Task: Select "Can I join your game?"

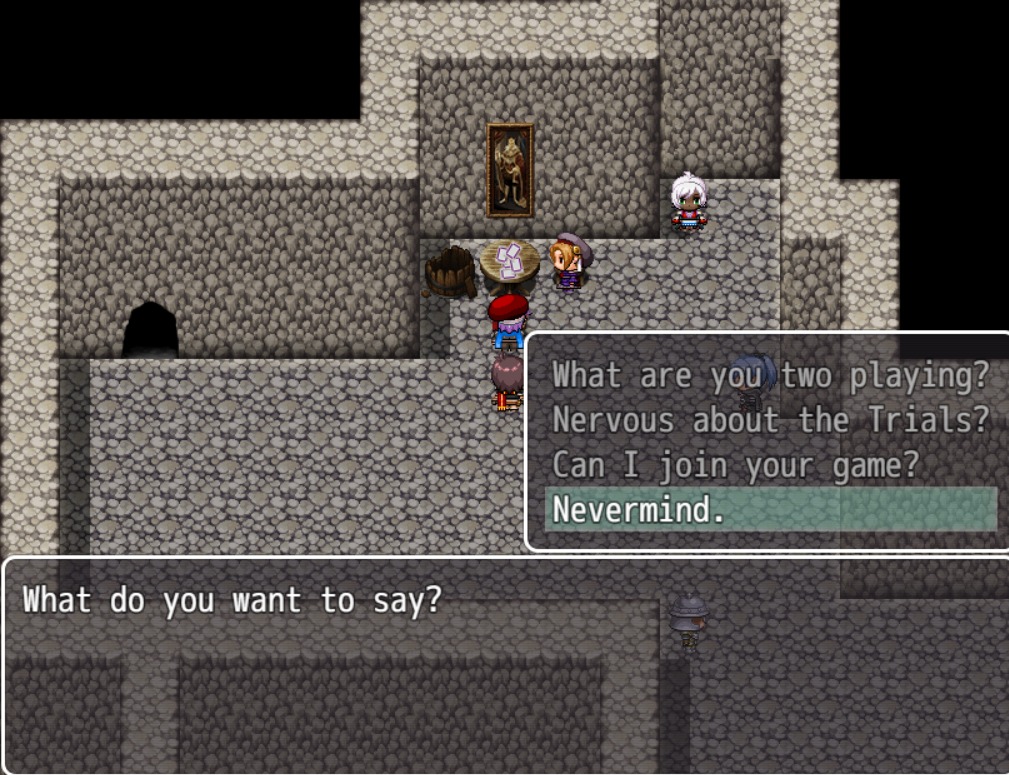Action: point(735,465)
